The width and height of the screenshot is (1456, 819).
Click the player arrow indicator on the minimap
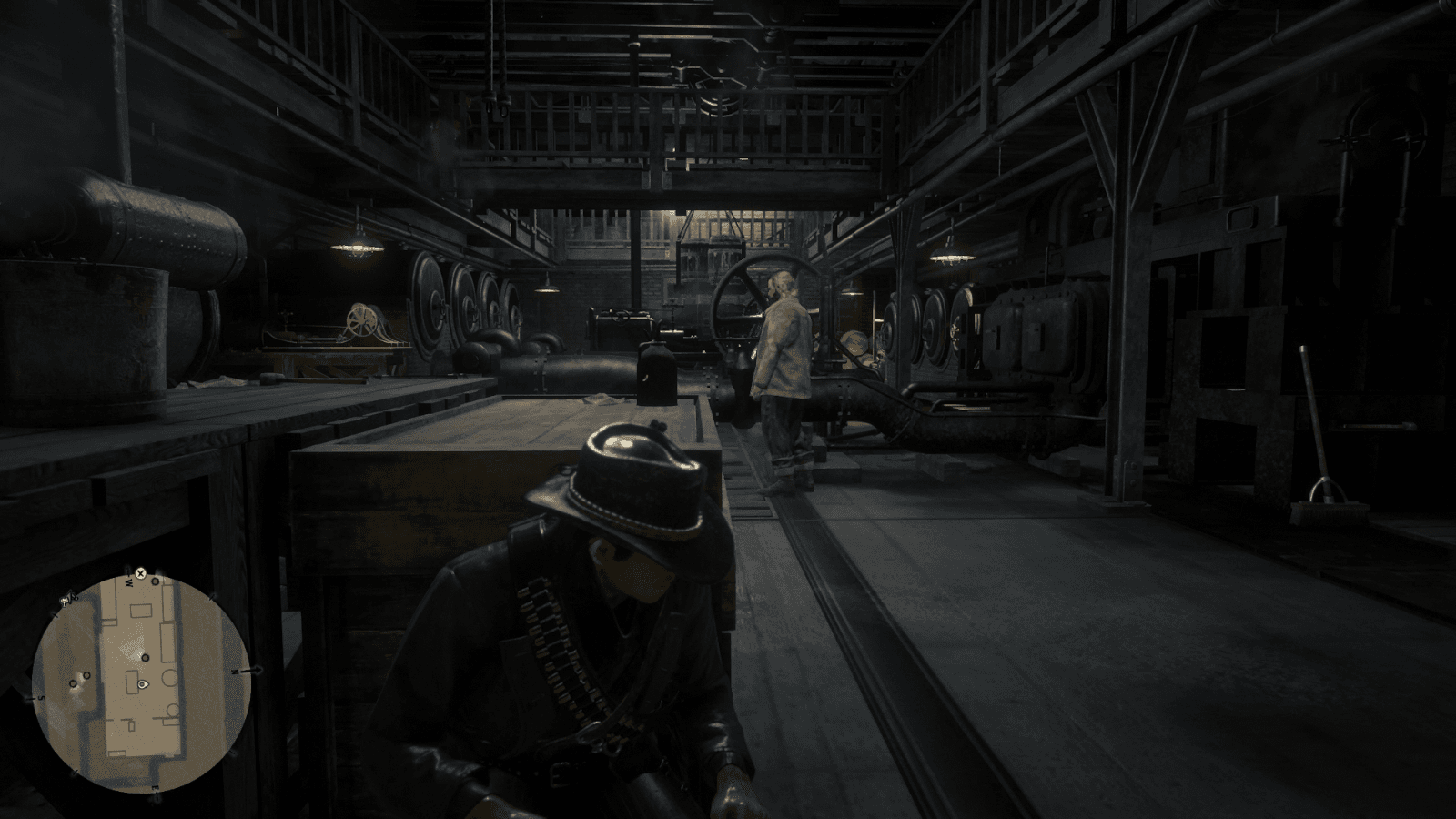tap(143, 684)
